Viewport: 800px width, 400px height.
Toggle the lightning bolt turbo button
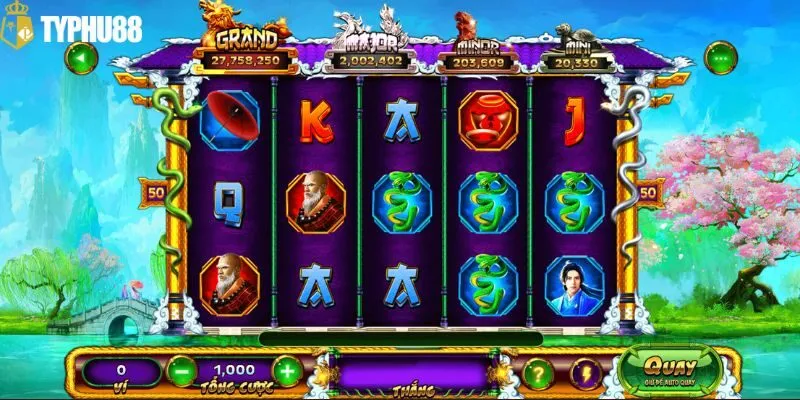(x=583, y=373)
